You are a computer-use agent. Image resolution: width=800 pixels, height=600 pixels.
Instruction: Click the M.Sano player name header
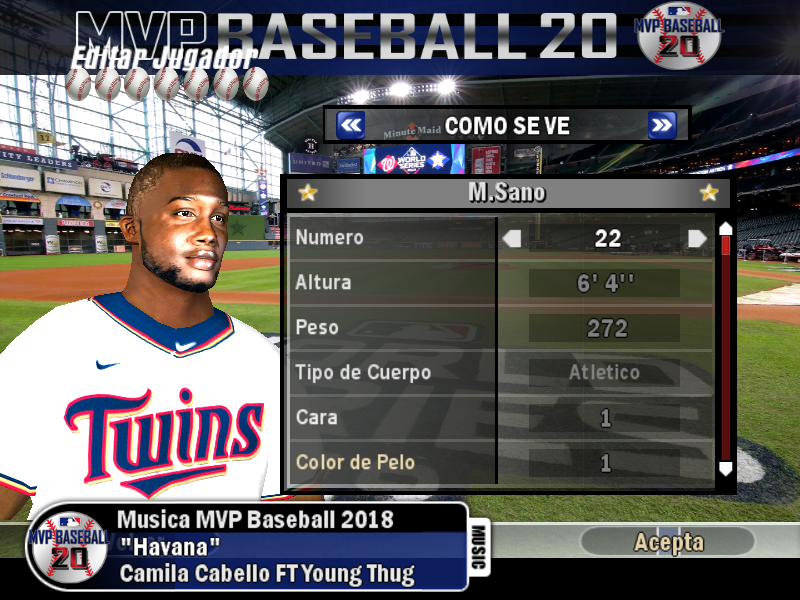[507, 193]
